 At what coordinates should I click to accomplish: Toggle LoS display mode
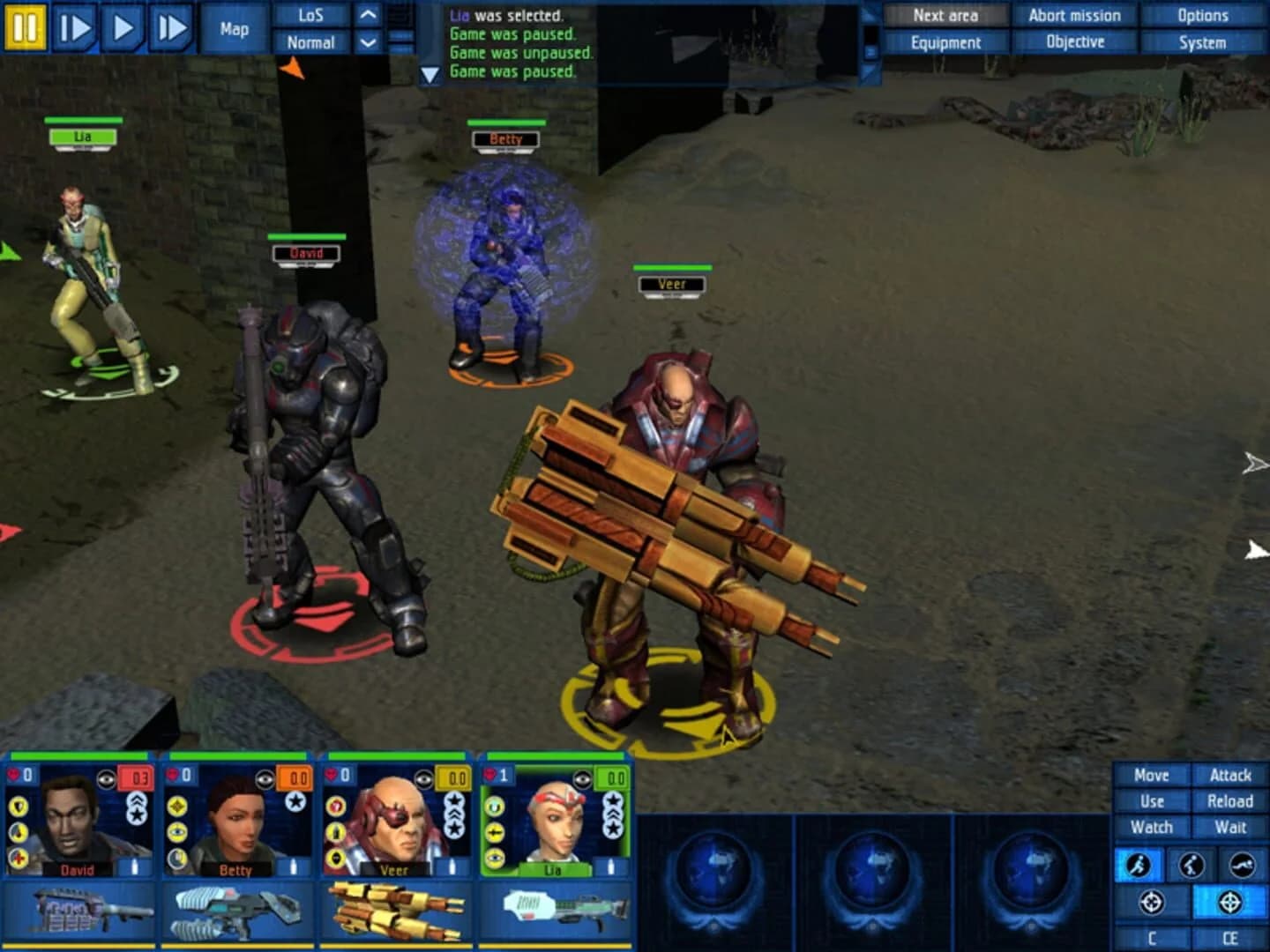pos(310,15)
